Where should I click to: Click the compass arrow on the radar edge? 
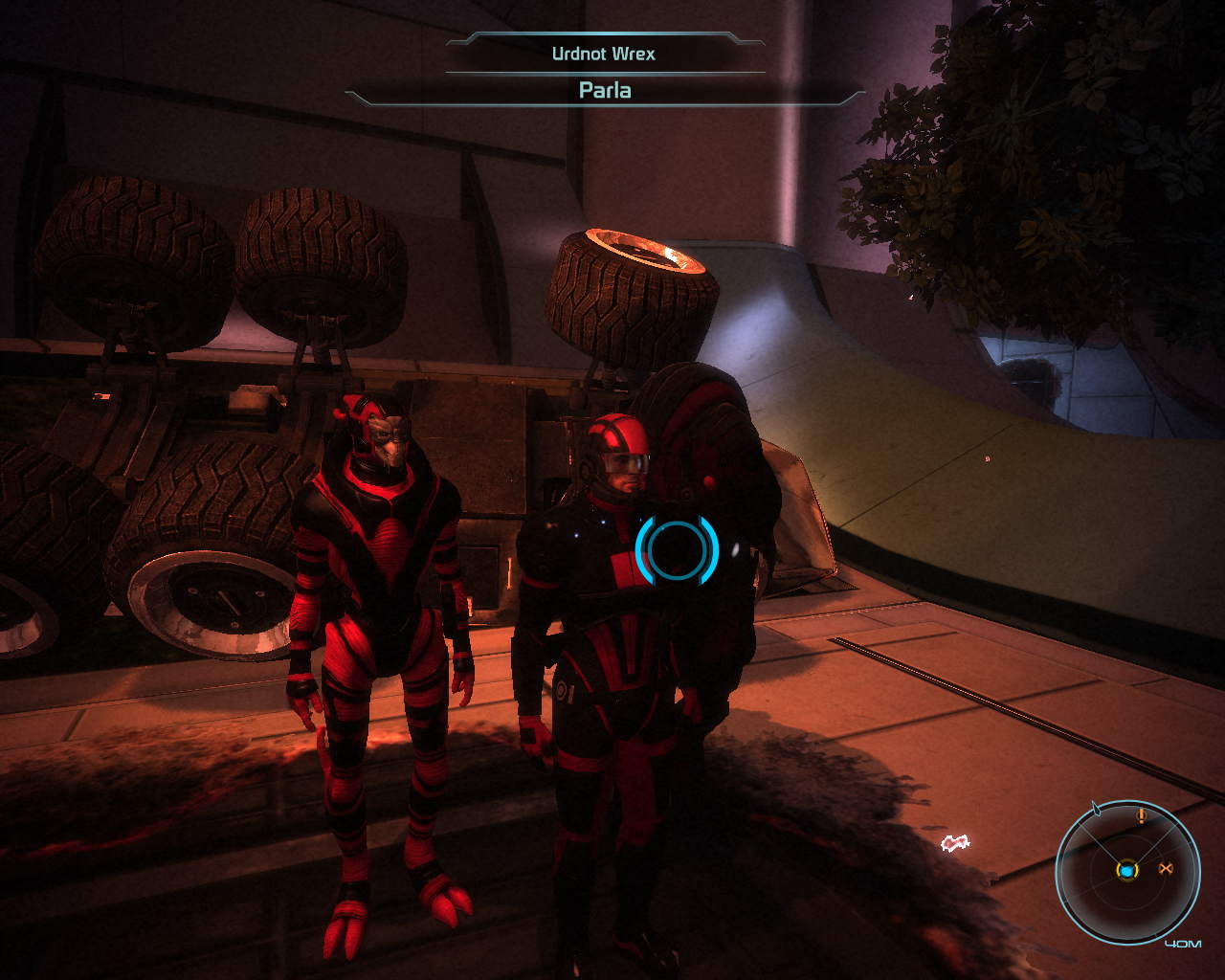[1097, 810]
